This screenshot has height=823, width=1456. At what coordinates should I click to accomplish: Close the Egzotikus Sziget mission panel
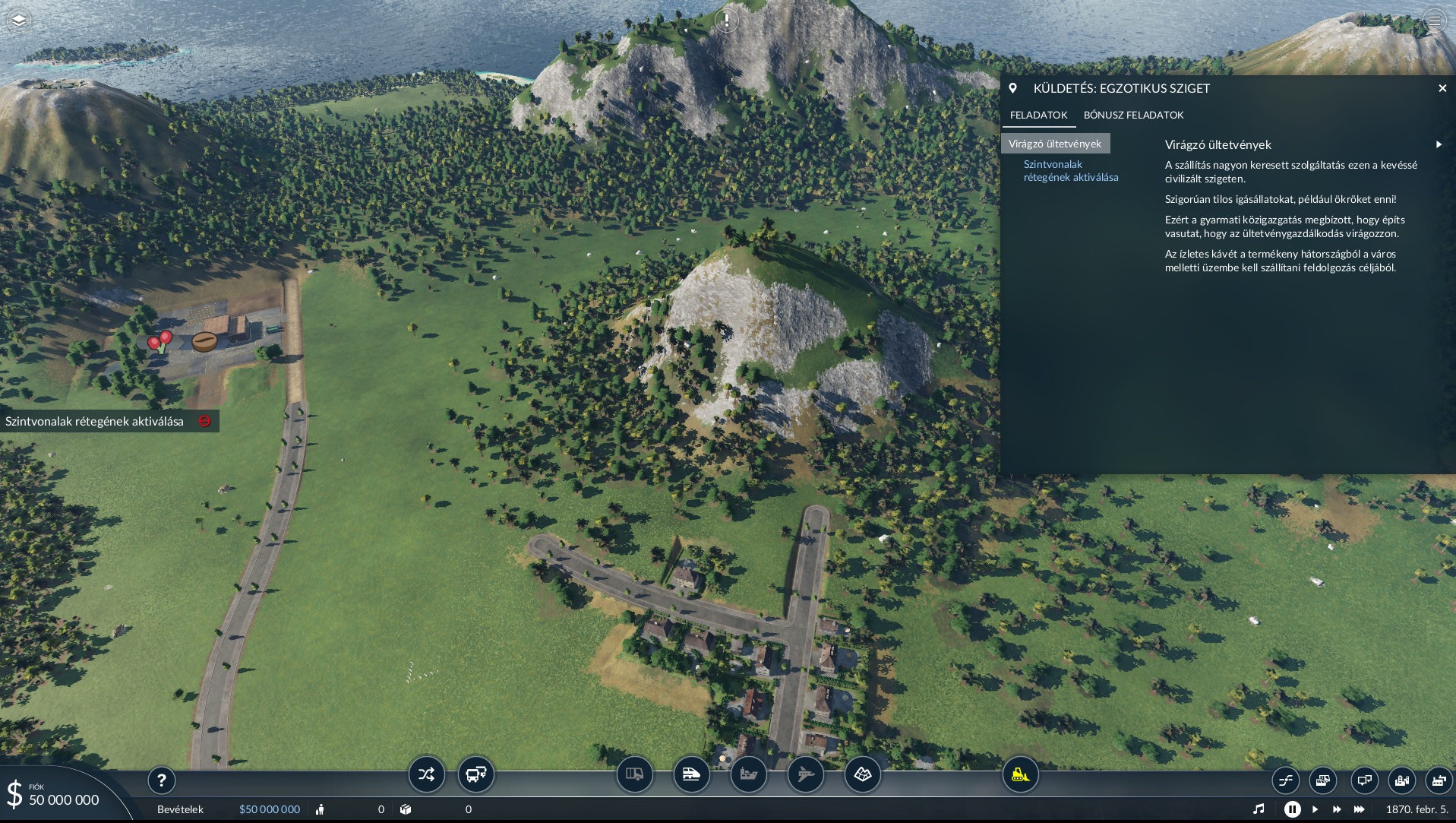tap(1442, 88)
